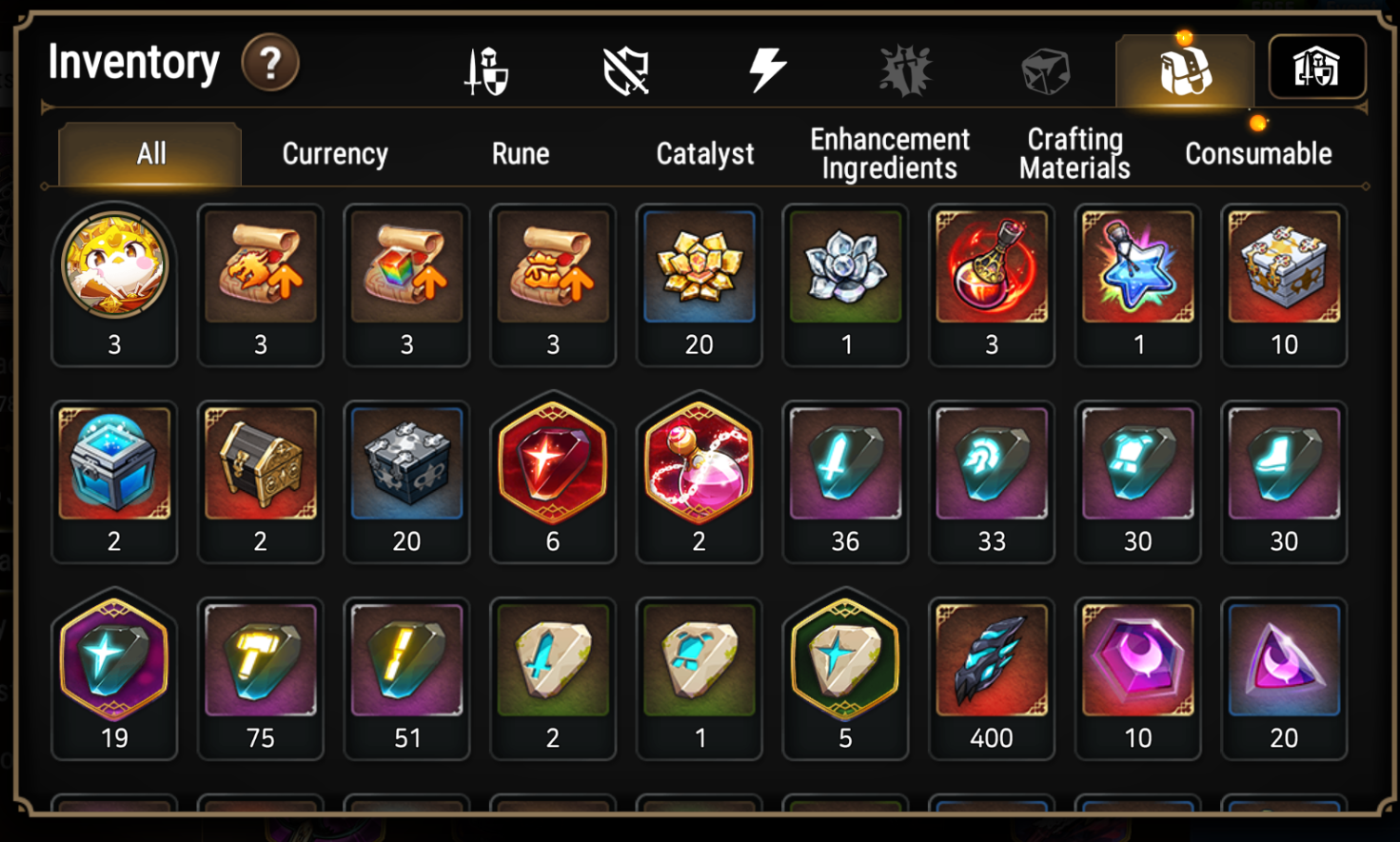Click the blue sword rune with count 36
Screen dimensions: 1400x842
pyautogui.click(x=845, y=465)
